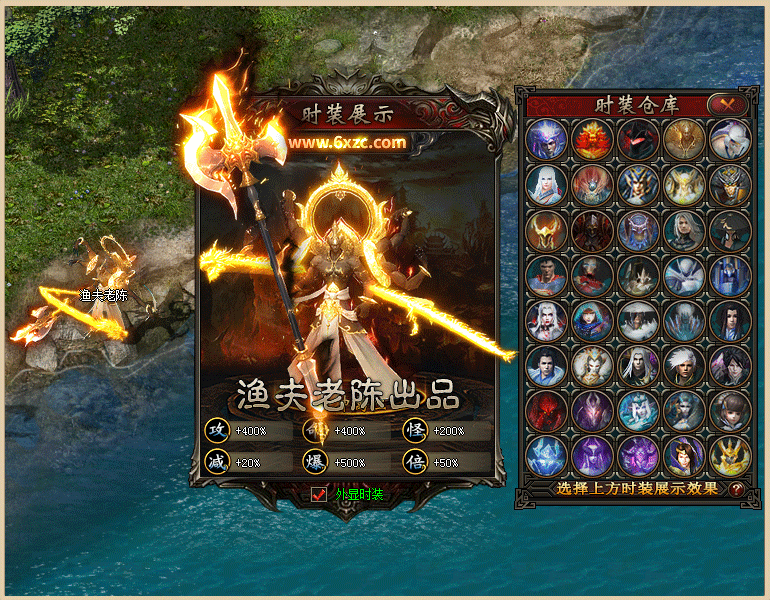
Task: Select the black helmet with red visor costume
Action: 637,140
